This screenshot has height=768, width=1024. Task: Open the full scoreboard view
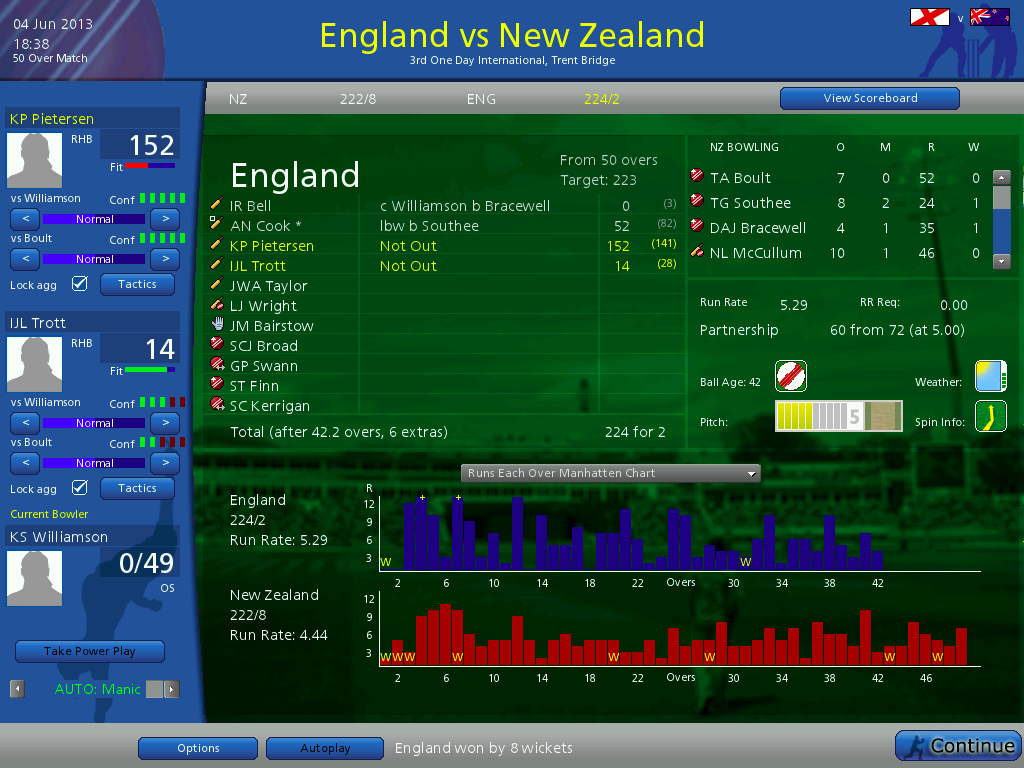pos(869,98)
